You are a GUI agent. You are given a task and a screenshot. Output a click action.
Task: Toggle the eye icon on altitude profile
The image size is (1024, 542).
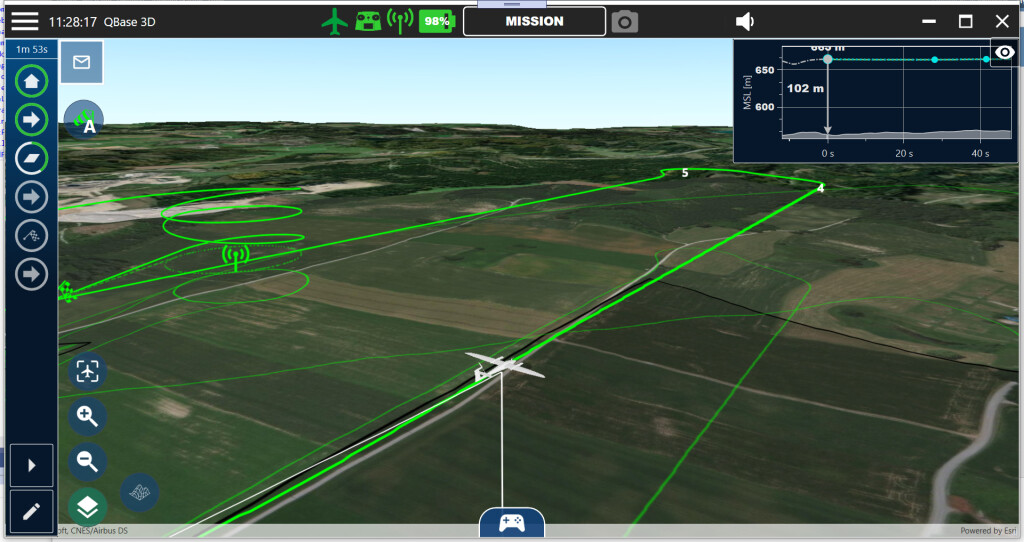click(1004, 52)
